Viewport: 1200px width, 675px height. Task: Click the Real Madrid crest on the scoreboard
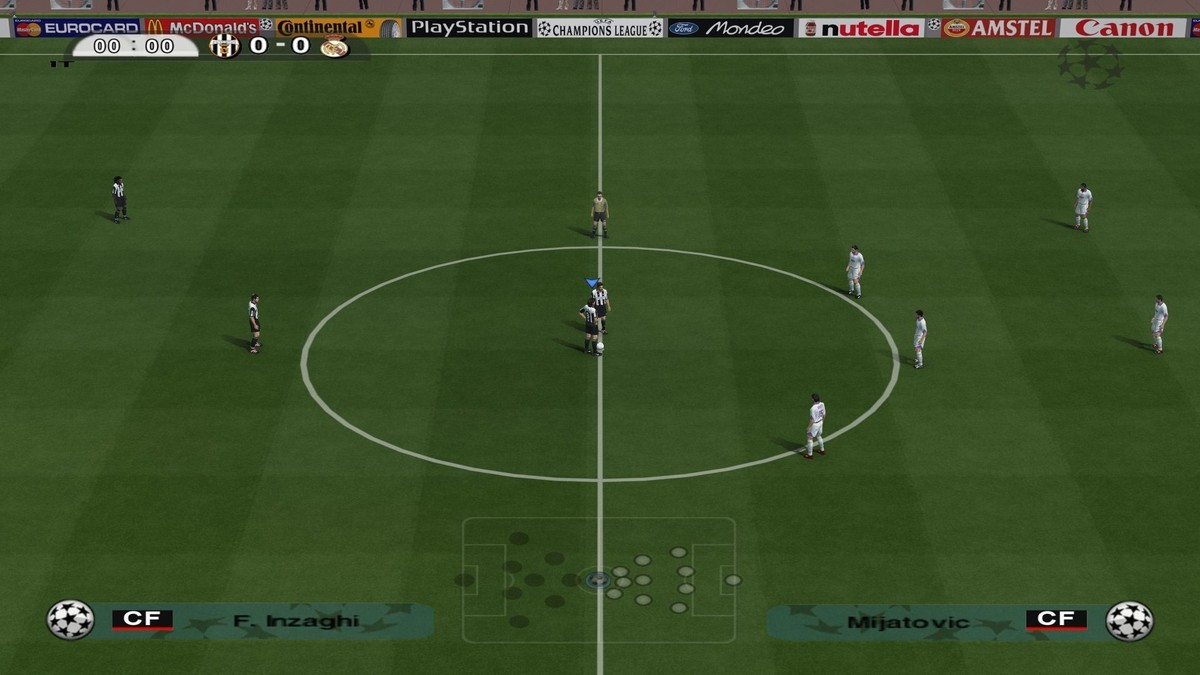334,46
